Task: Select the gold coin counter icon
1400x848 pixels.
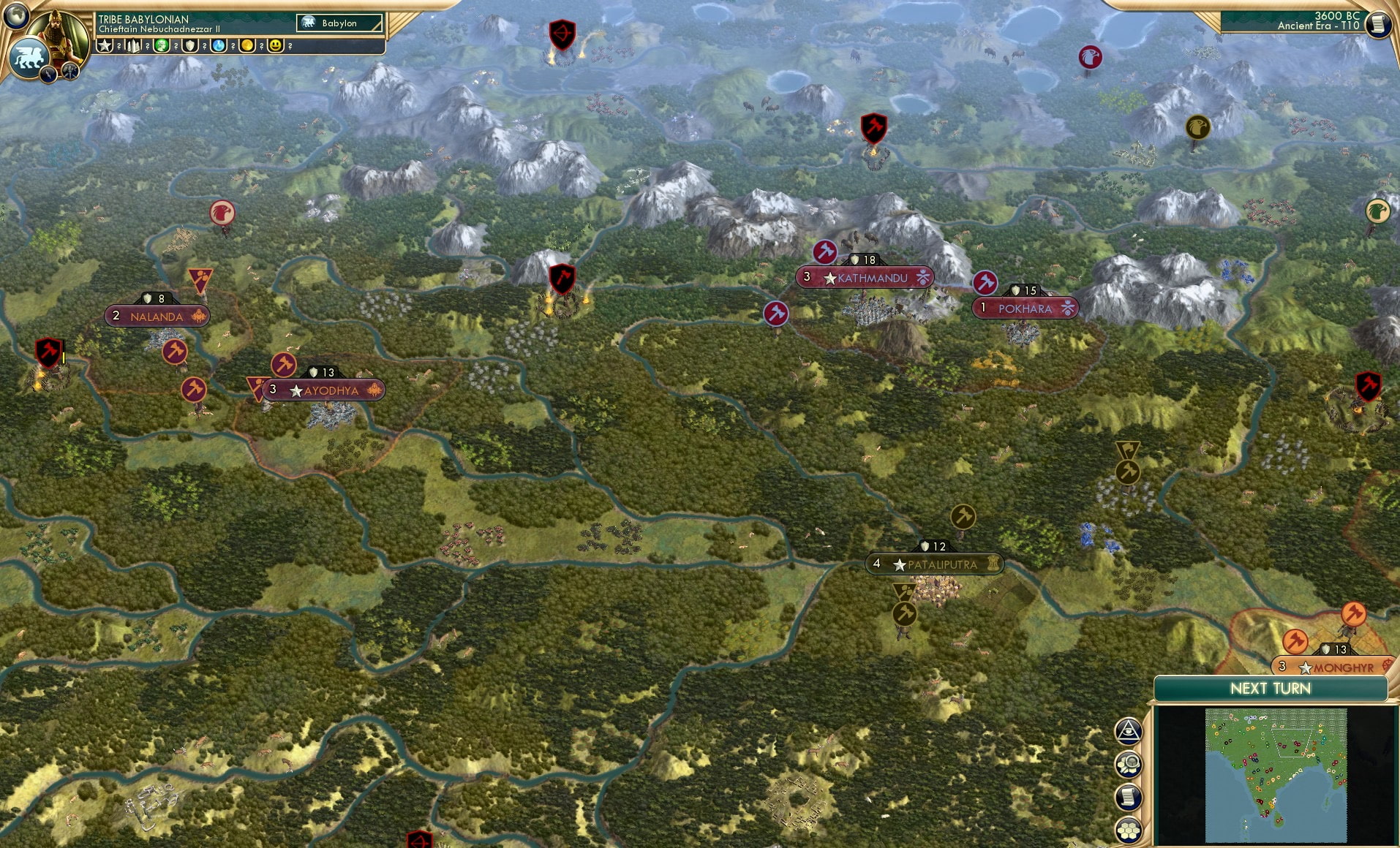Action: tap(246, 44)
